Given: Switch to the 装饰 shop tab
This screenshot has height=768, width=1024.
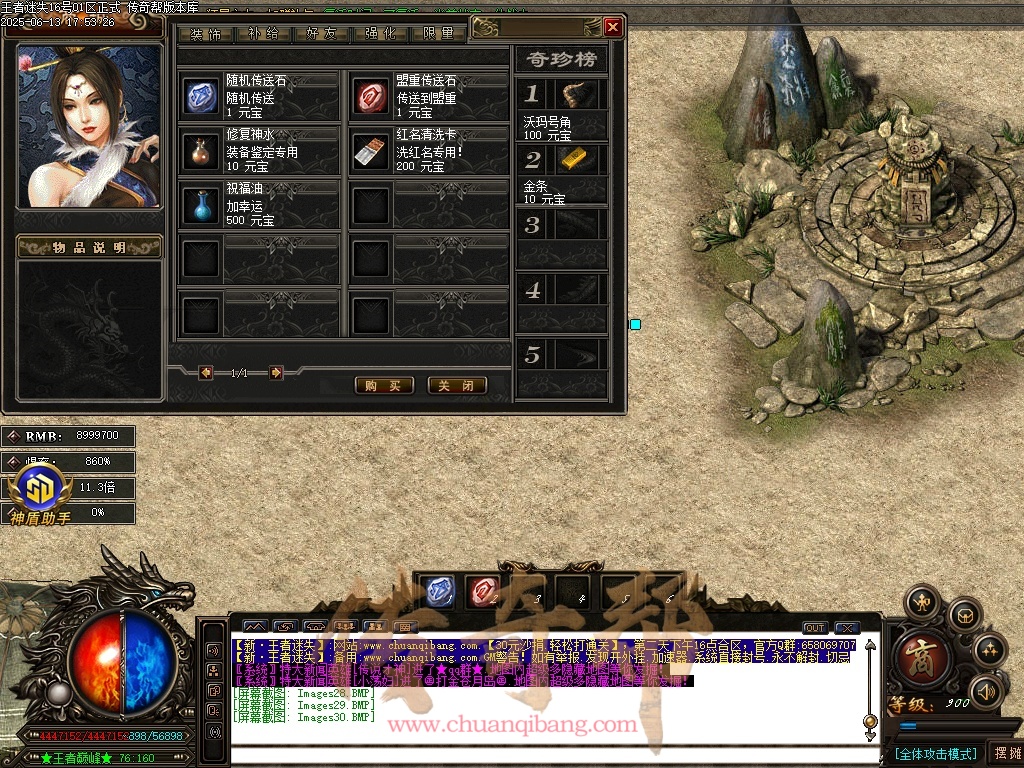Looking at the screenshot, I should (206, 34).
